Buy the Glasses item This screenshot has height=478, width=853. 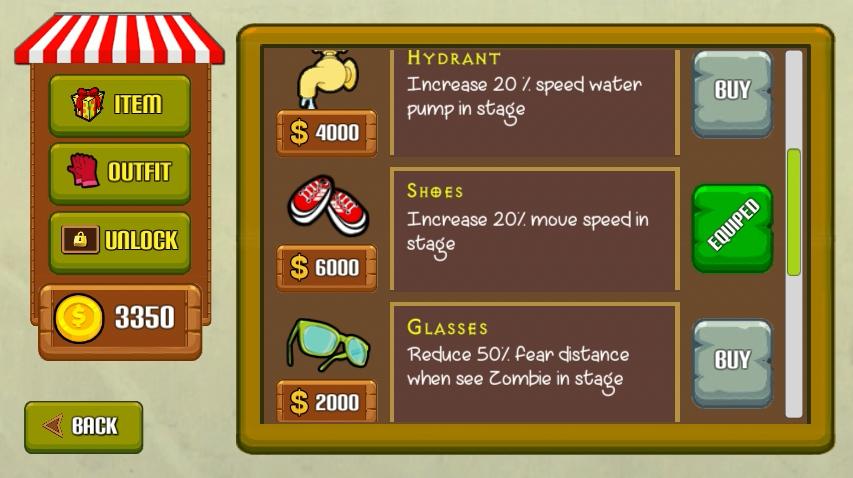click(x=732, y=362)
